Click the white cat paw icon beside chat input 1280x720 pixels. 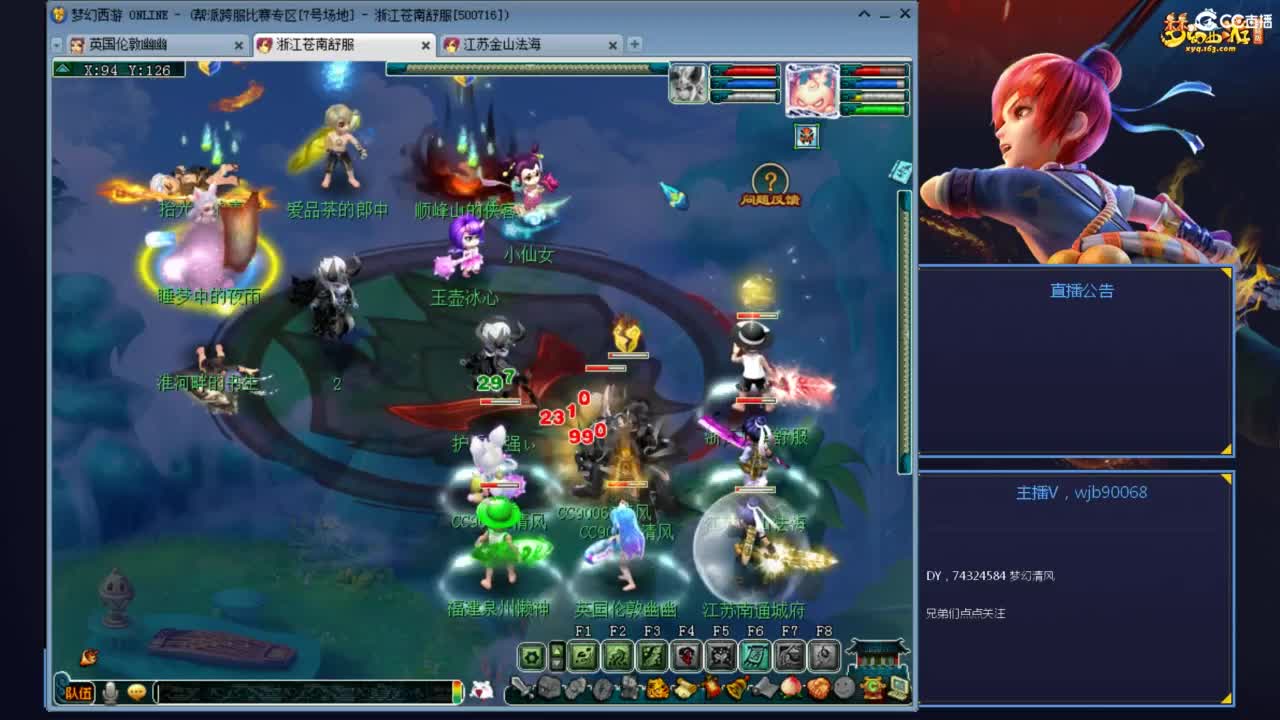[481, 690]
